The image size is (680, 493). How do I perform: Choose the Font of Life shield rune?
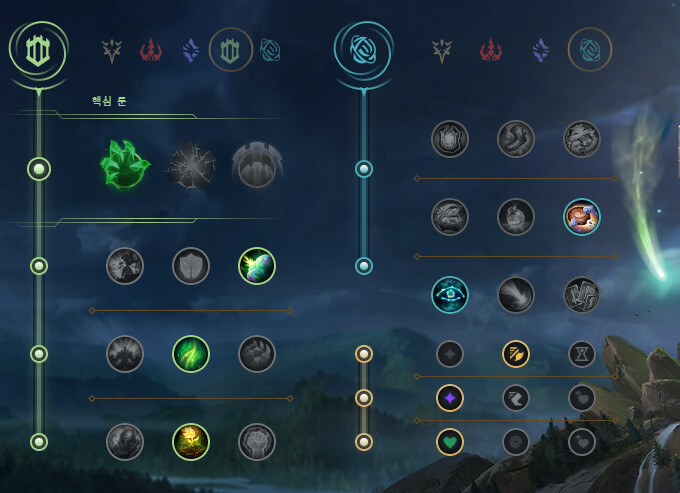191,266
